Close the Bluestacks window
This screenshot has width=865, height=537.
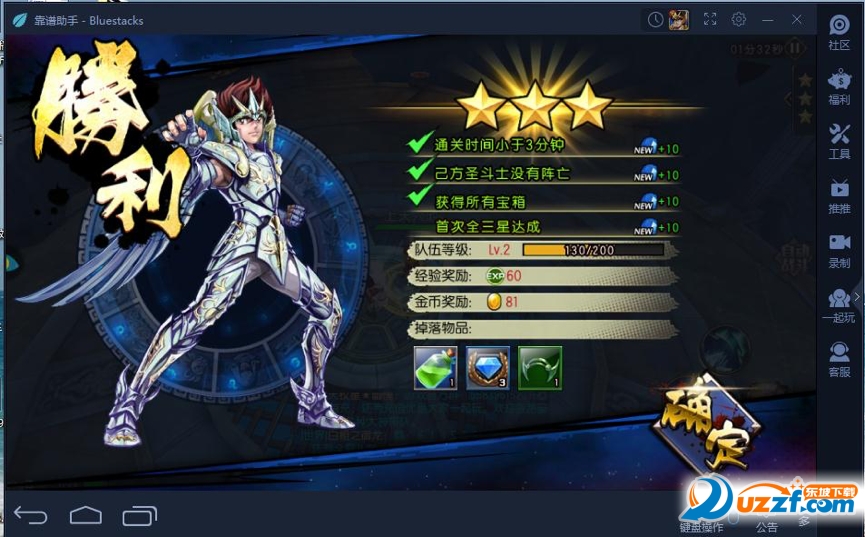[x=797, y=19]
